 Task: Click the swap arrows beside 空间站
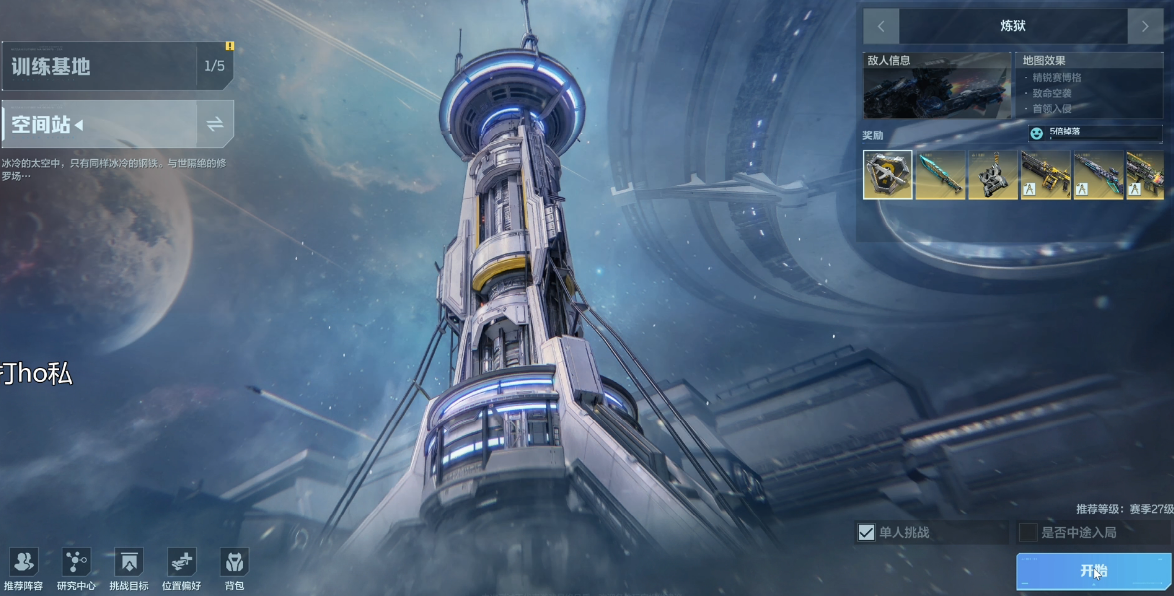pyautogui.click(x=215, y=124)
